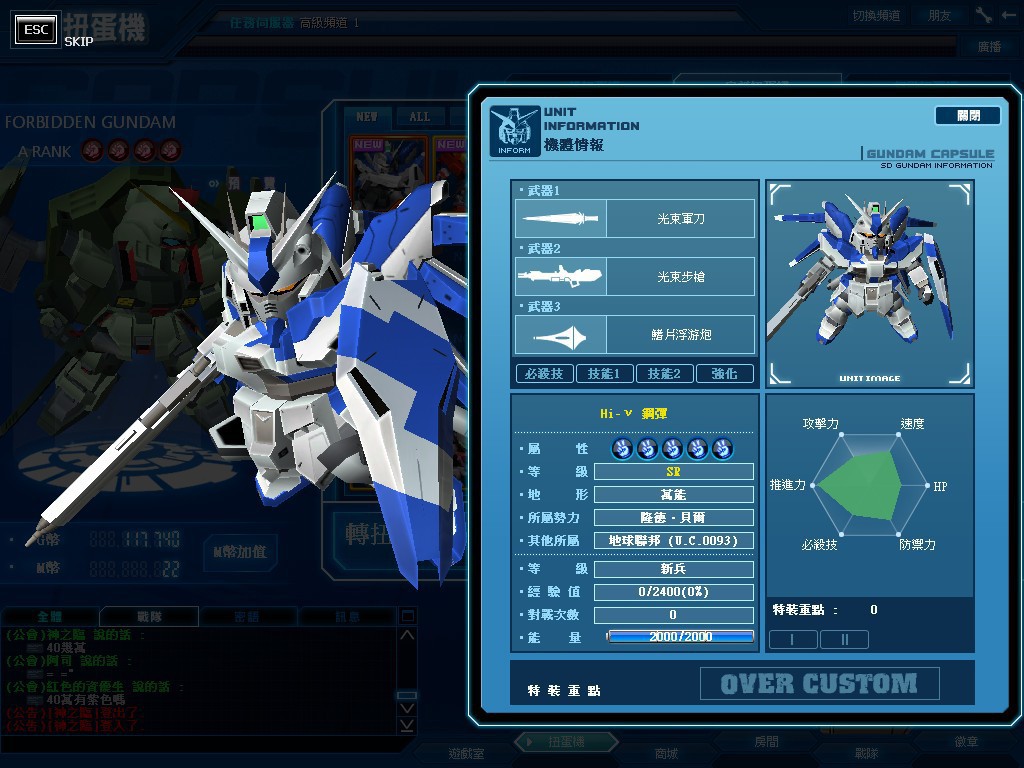The height and width of the screenshot is (768, 1024).
Task: Open the 技能2 skill tab
Action: 664,373
